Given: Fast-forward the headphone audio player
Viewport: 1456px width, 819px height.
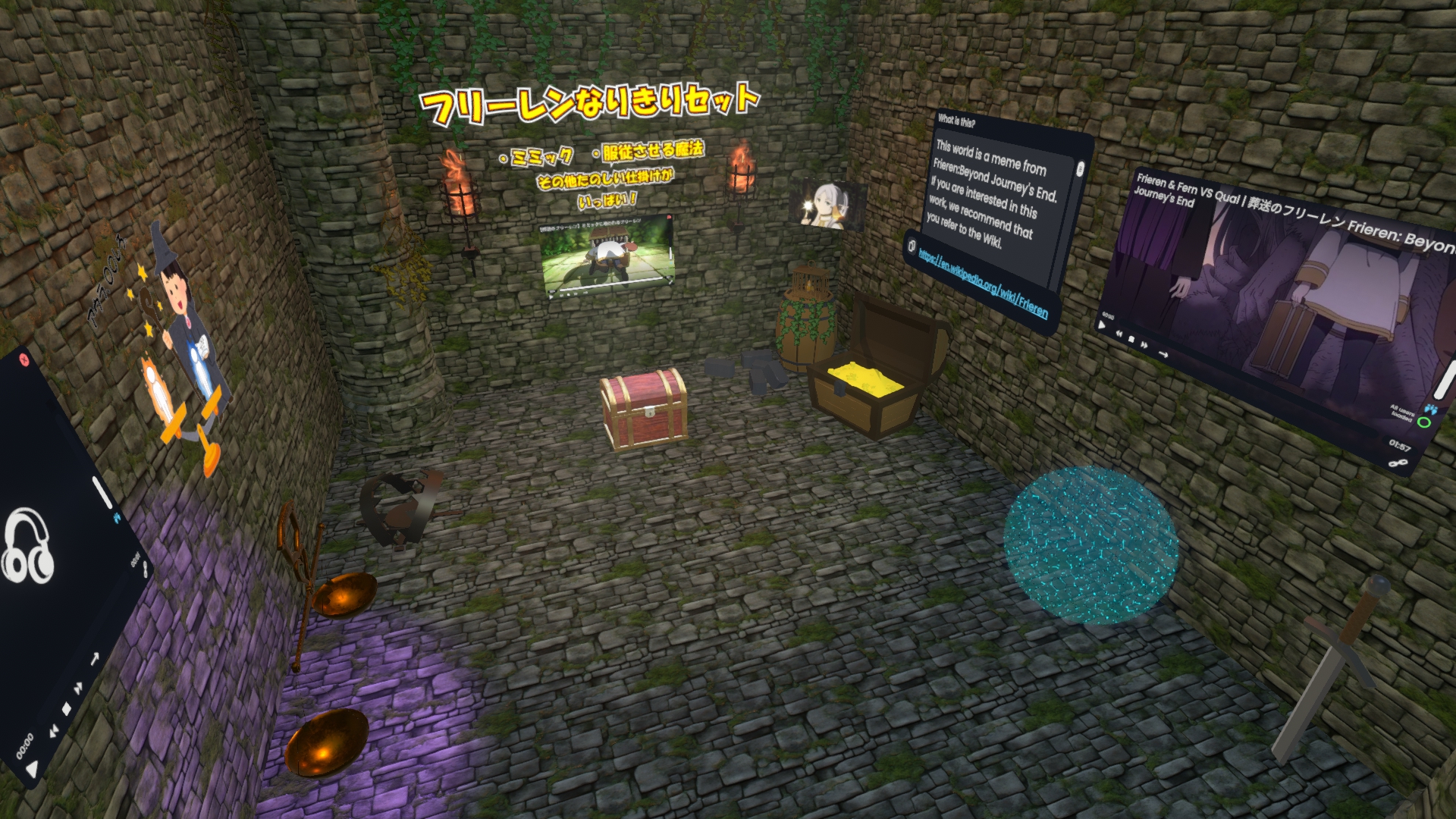Looking at the screenshot, I should click(79, 689).
